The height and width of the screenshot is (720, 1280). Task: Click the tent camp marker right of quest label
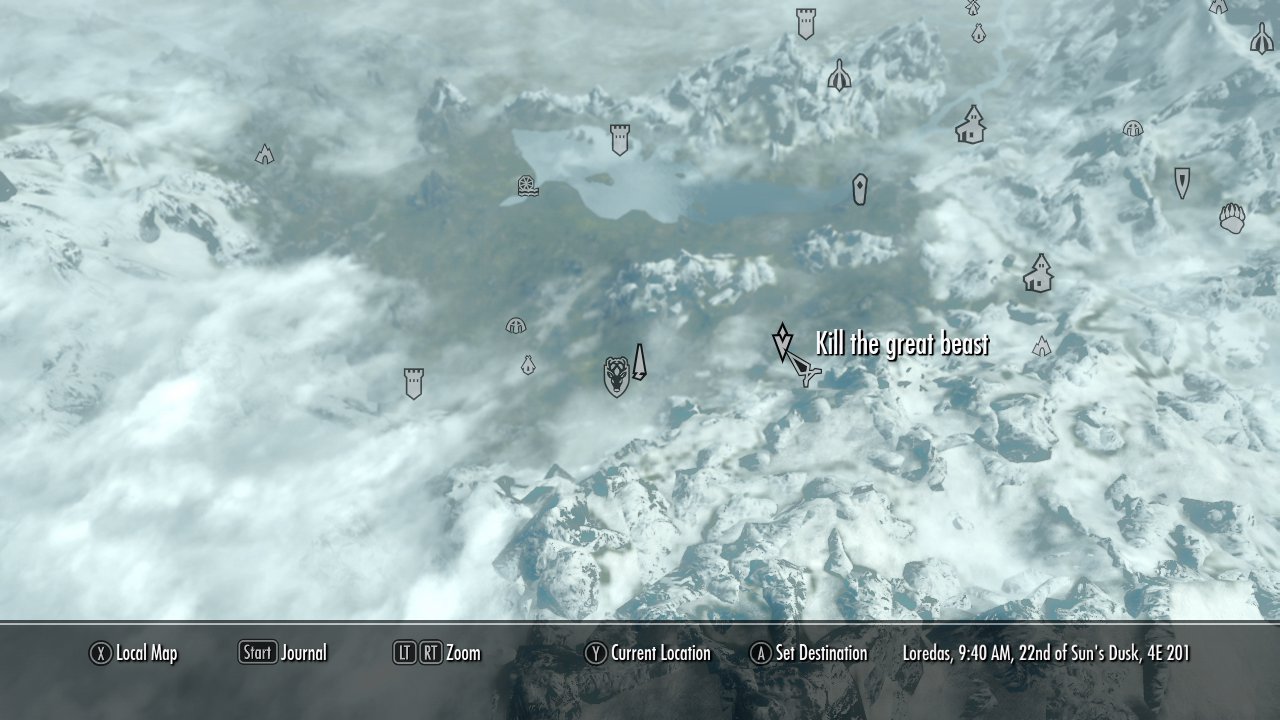click(x=1042, y=346)
